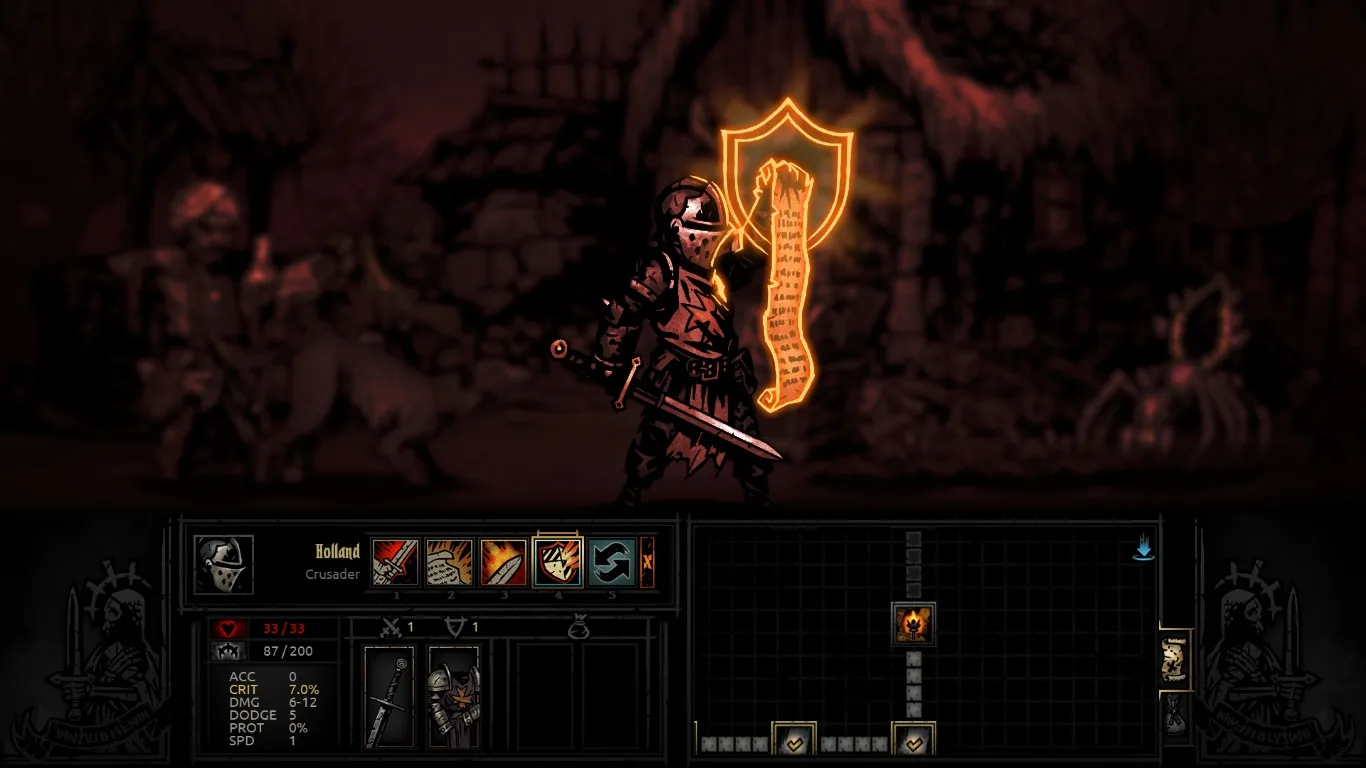This screenshot has width=1366, height=768.
Task: Select the skill in slot 3
Action: tap(502, 562)
